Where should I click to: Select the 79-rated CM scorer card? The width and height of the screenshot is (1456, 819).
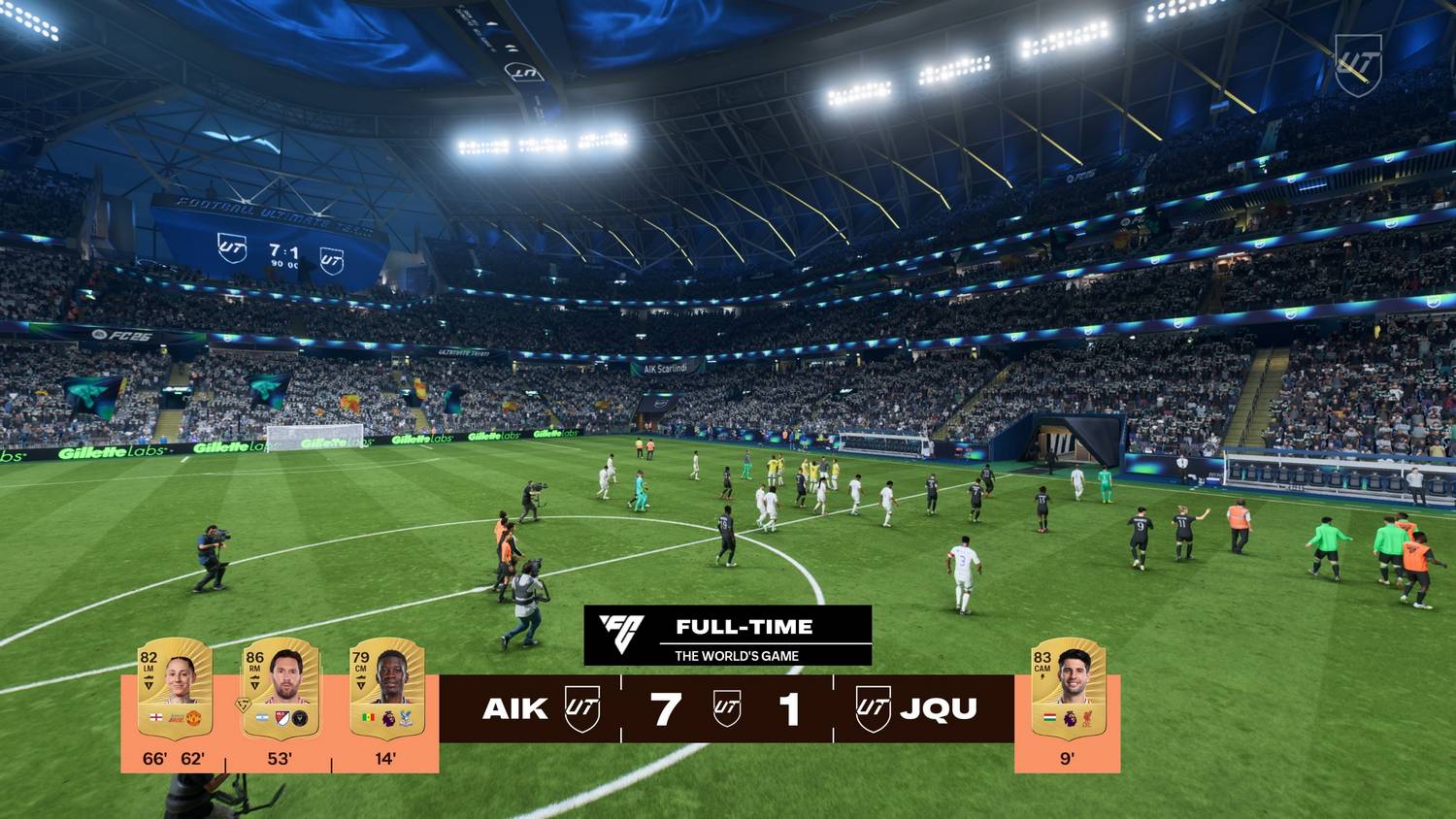pos(386,688)
